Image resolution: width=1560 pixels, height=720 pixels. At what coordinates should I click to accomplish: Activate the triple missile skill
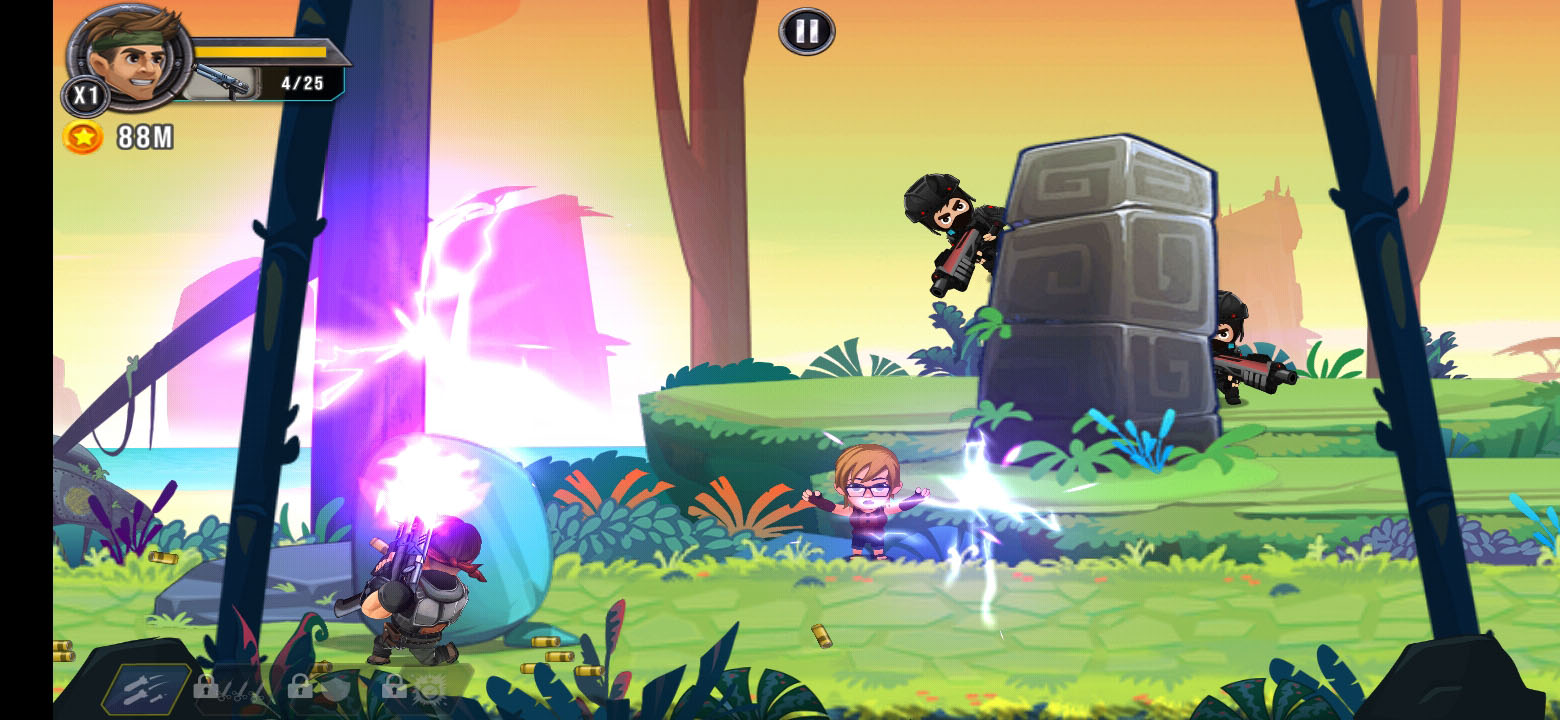146,689
